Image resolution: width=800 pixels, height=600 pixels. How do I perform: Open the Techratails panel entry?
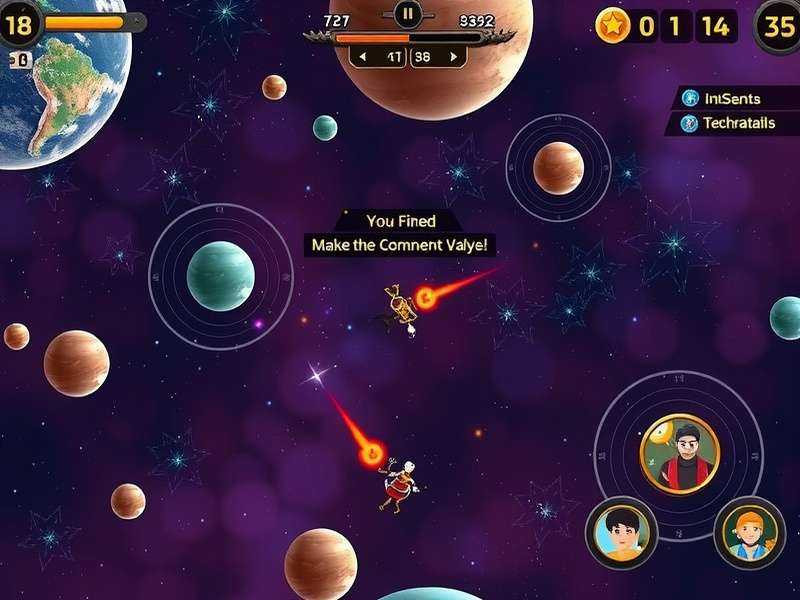tap(730, 123)
